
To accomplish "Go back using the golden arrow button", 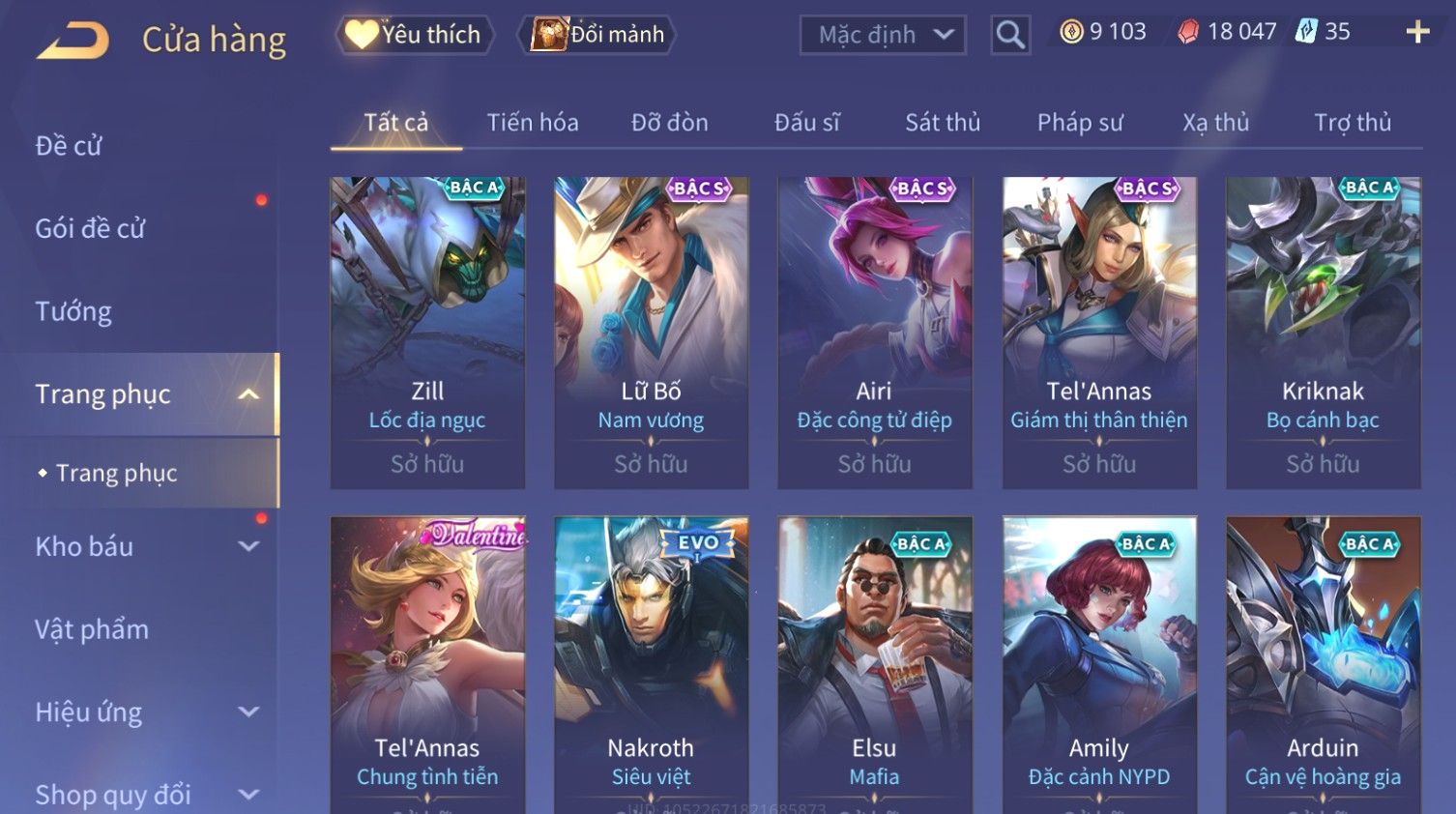I will click(73, 41).
